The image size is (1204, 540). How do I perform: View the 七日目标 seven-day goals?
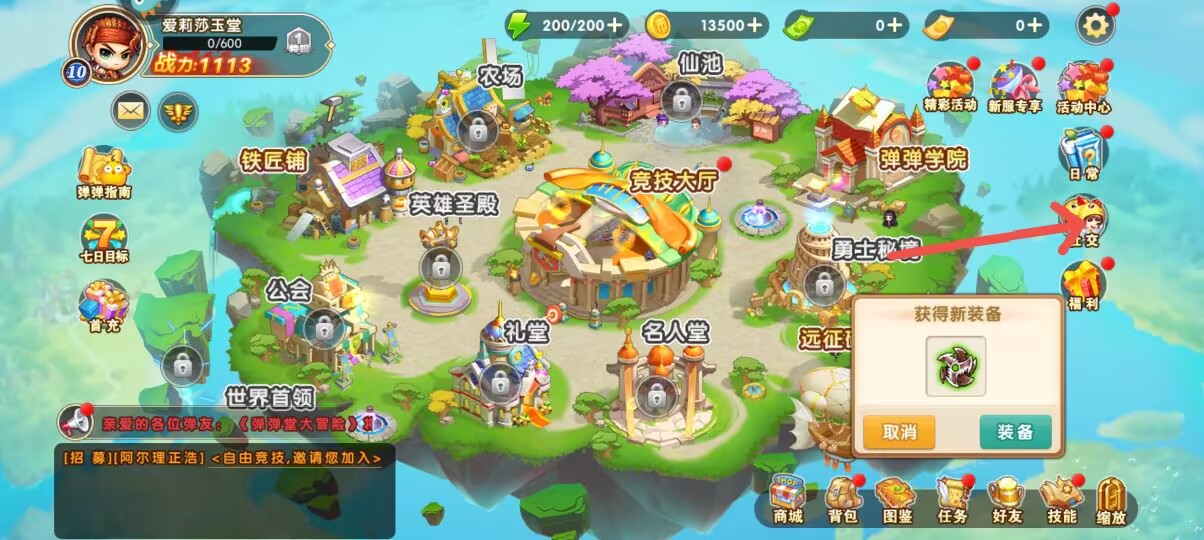click(x=104, y=240)
